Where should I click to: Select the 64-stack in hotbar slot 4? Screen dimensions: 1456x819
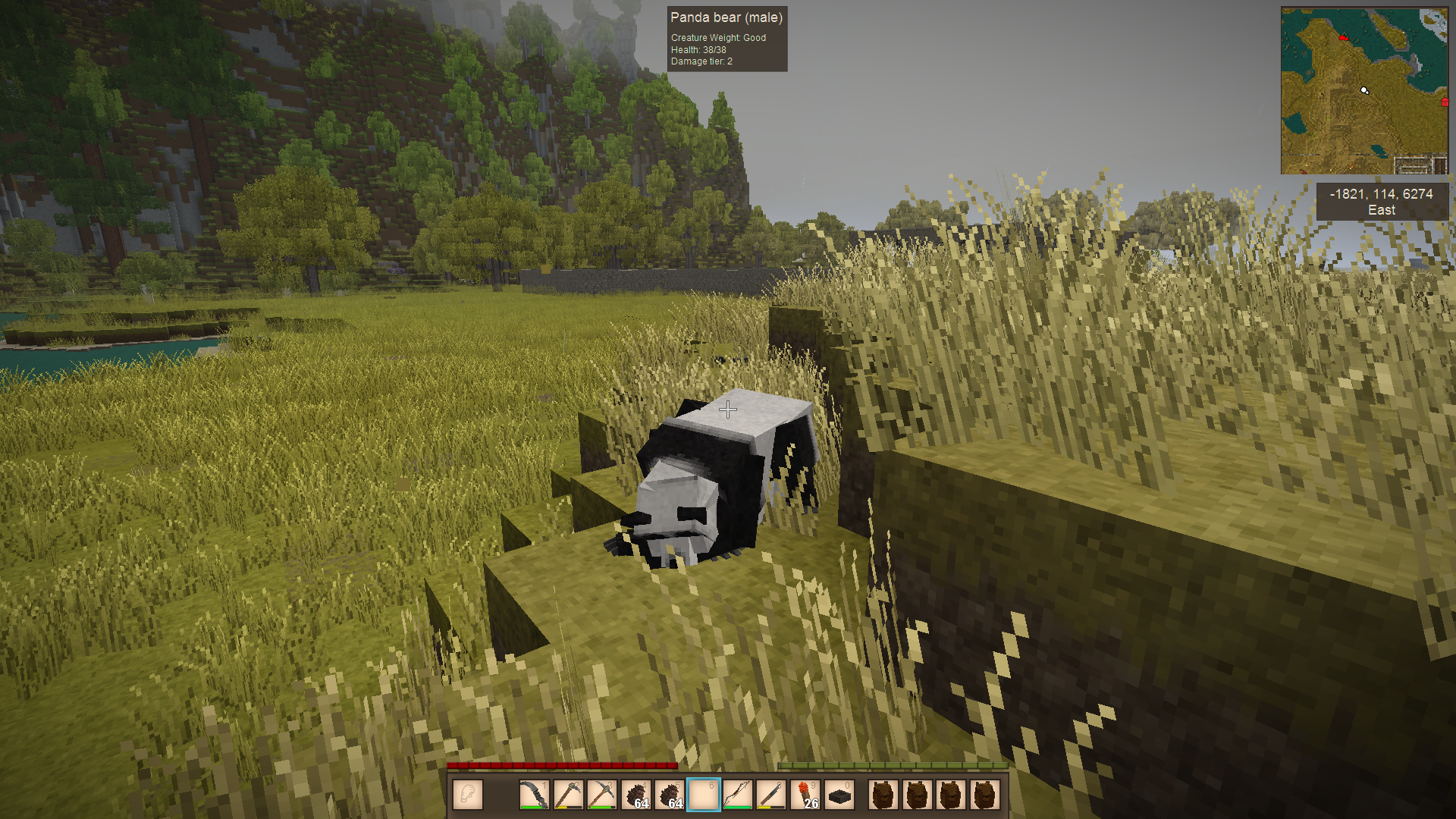point(636,795)
